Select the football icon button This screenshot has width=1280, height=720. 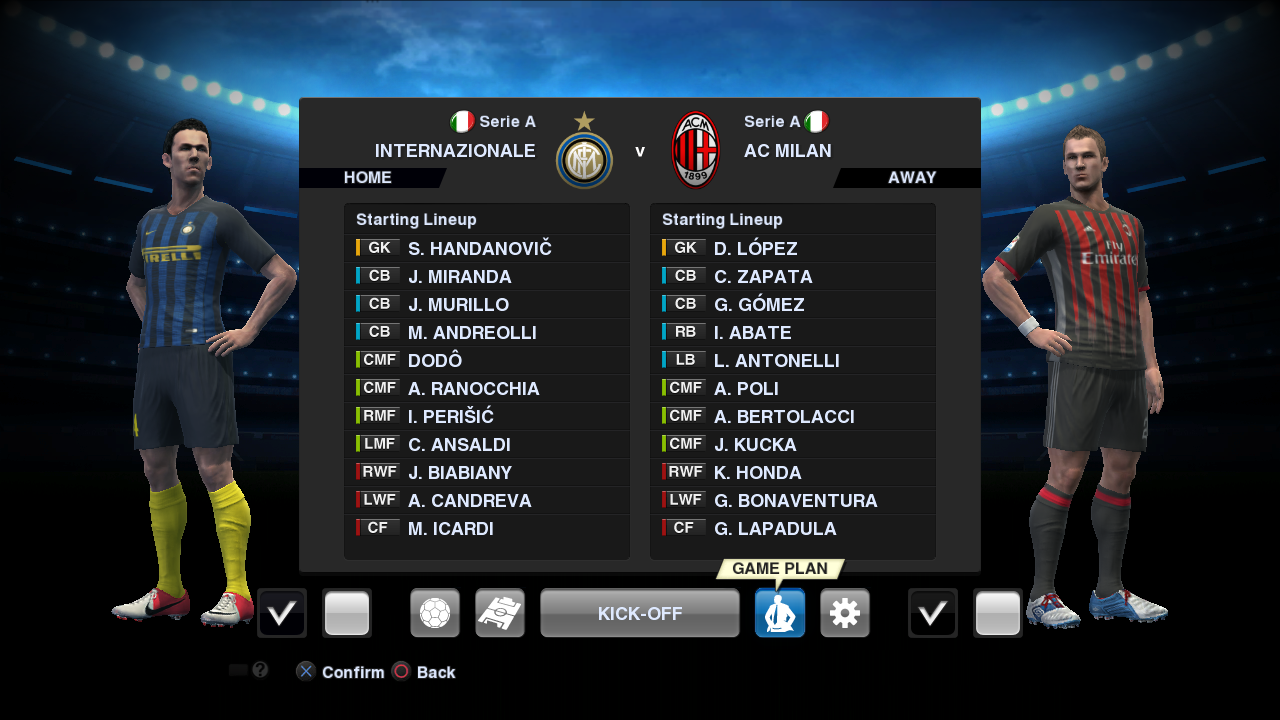[435, 613]
